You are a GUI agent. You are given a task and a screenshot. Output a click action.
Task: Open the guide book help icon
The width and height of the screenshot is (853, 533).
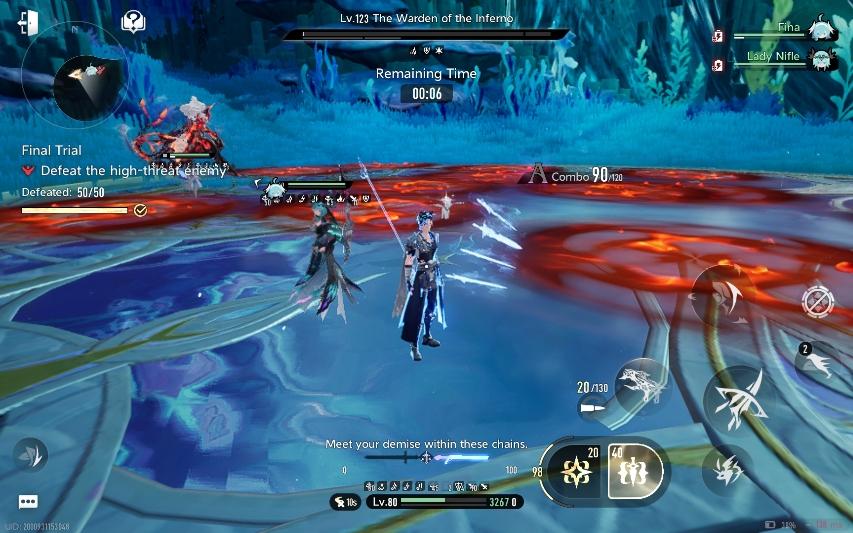click(x=133, y=22)
